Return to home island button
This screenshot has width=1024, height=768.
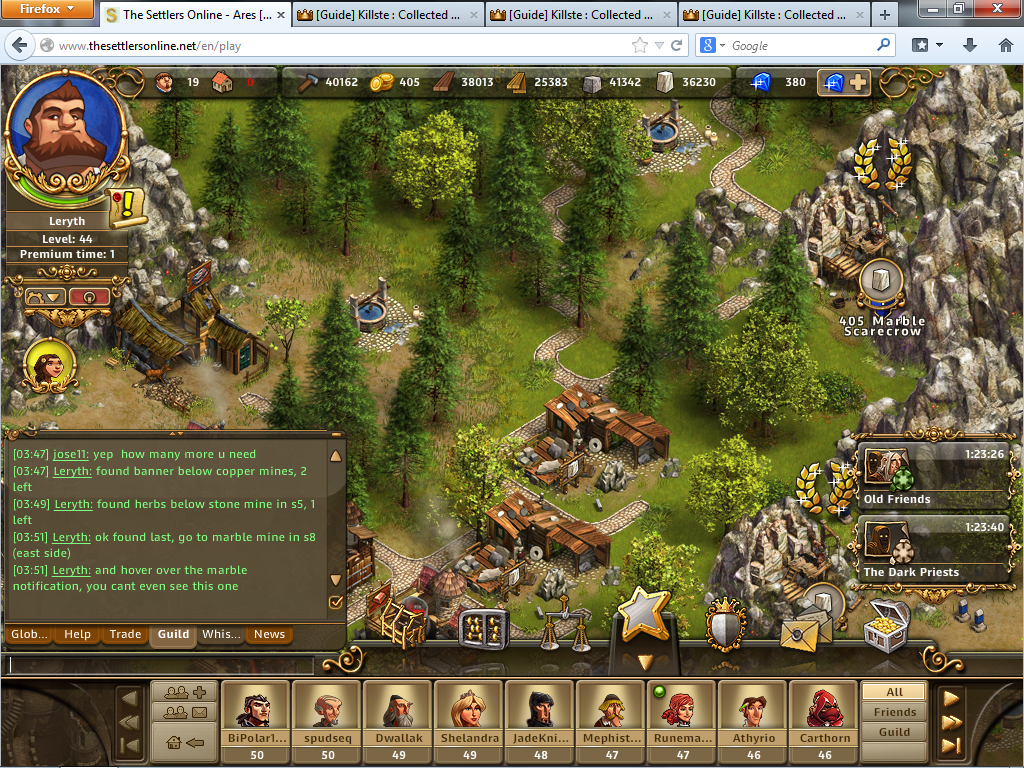point(184,742)
